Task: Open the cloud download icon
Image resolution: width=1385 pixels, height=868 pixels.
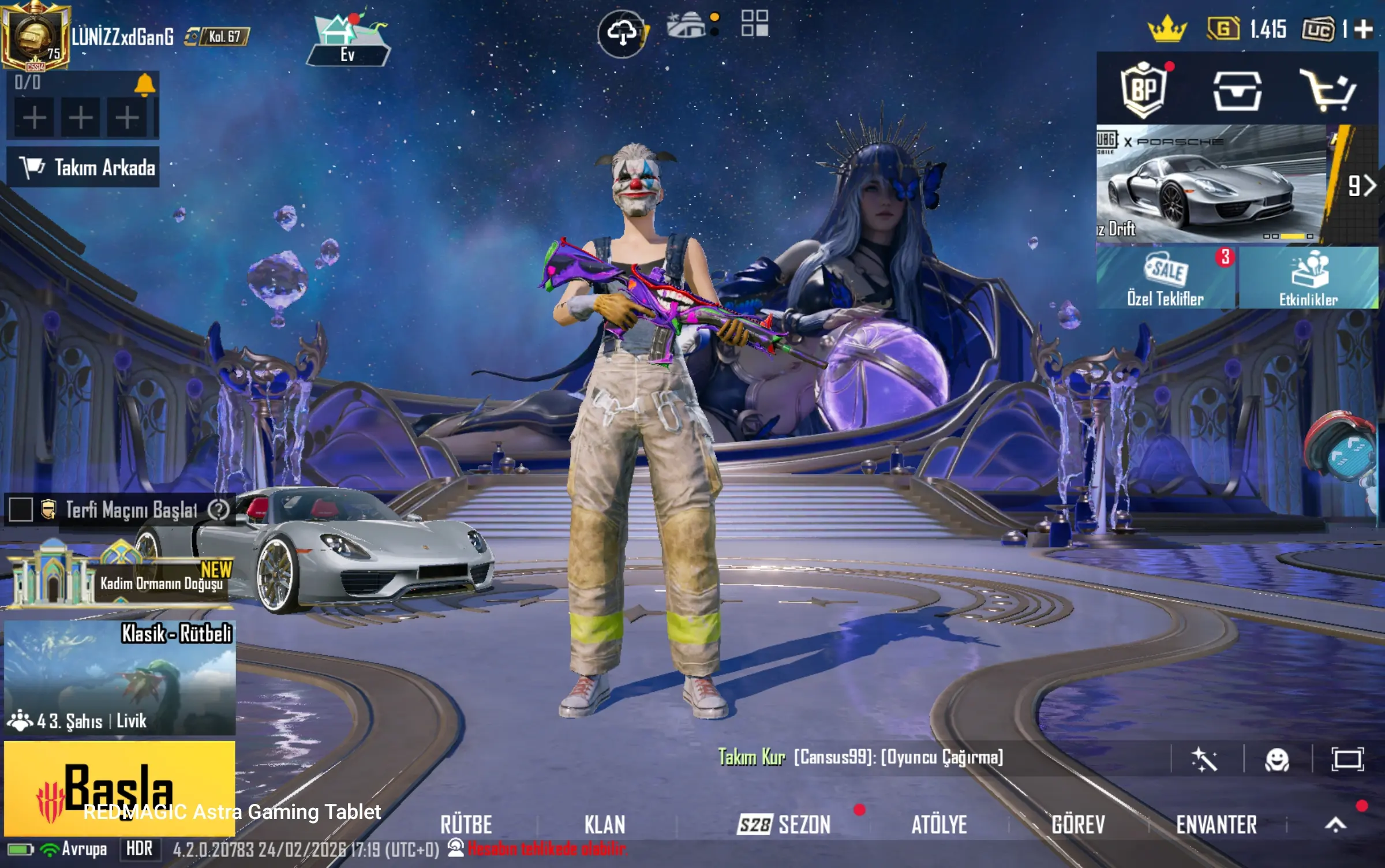Action: click(x=622, y=33)
